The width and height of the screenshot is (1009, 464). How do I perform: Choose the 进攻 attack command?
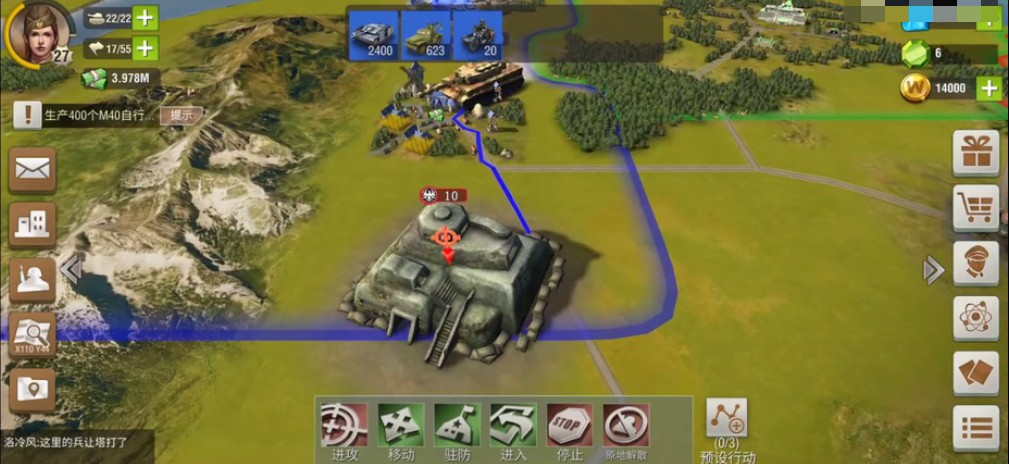(x=344, y=430)
